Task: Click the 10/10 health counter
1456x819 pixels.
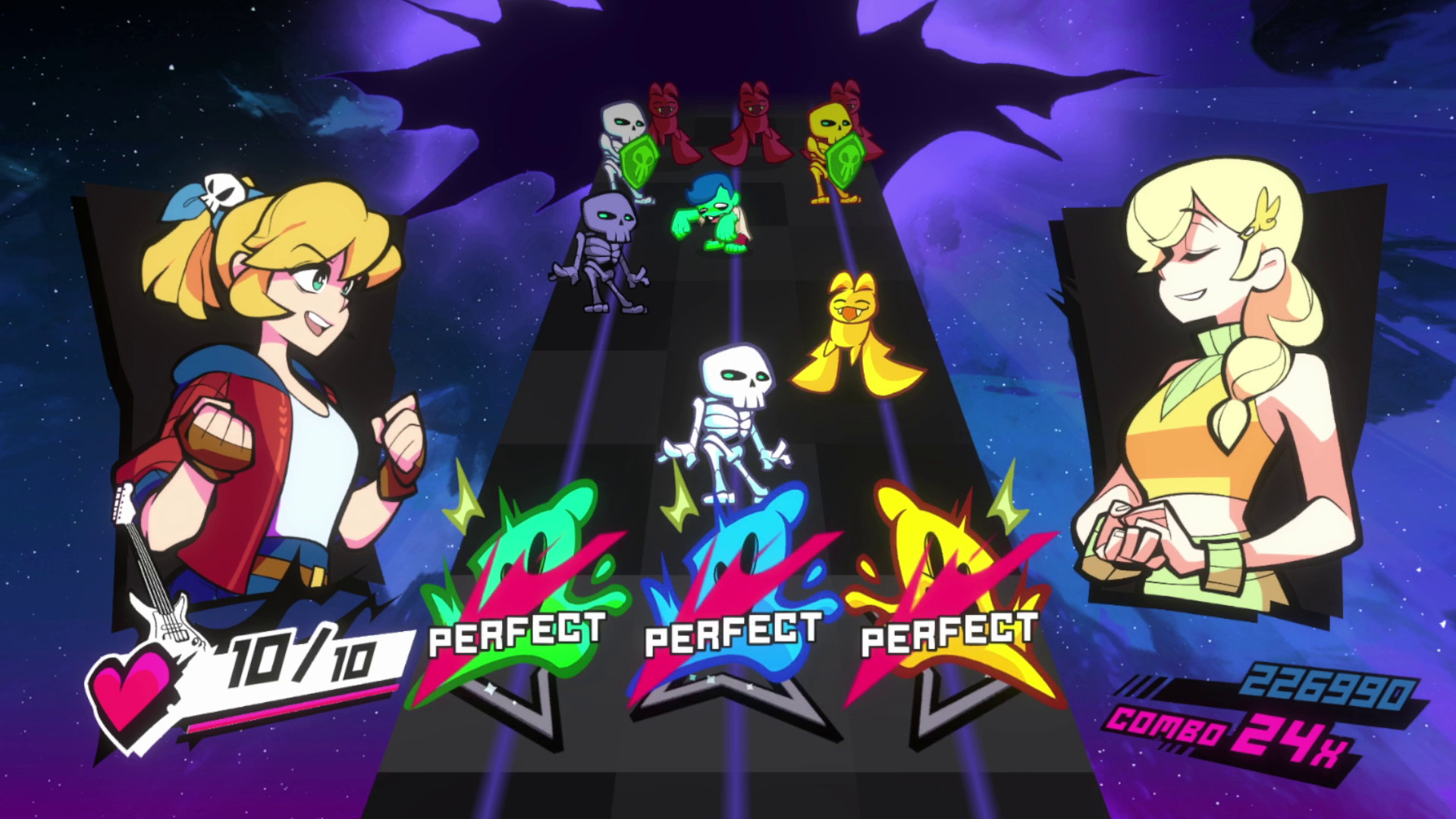Action: (300, 656)
